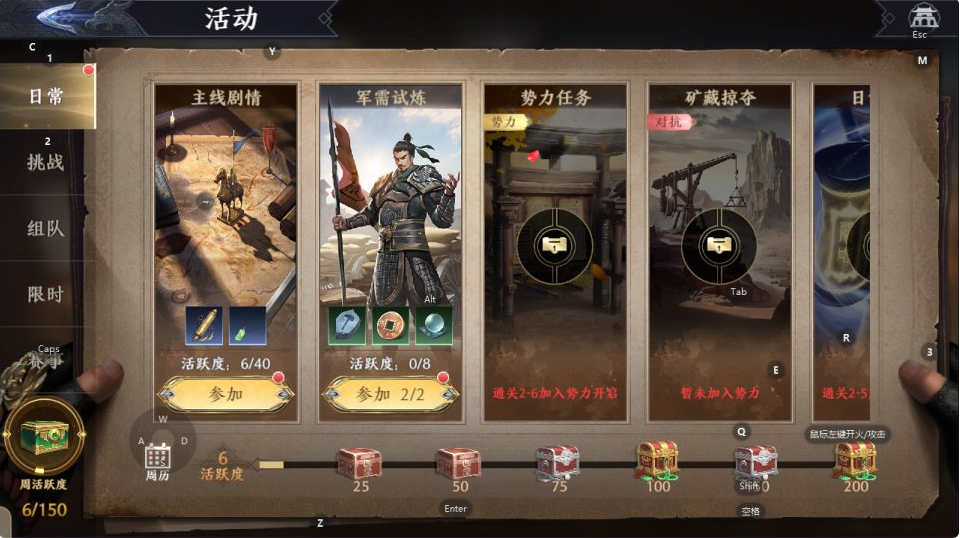This screenshot has height=538, width=960.
Task: Click 参加 under 主线剧情
Action: 225,394
